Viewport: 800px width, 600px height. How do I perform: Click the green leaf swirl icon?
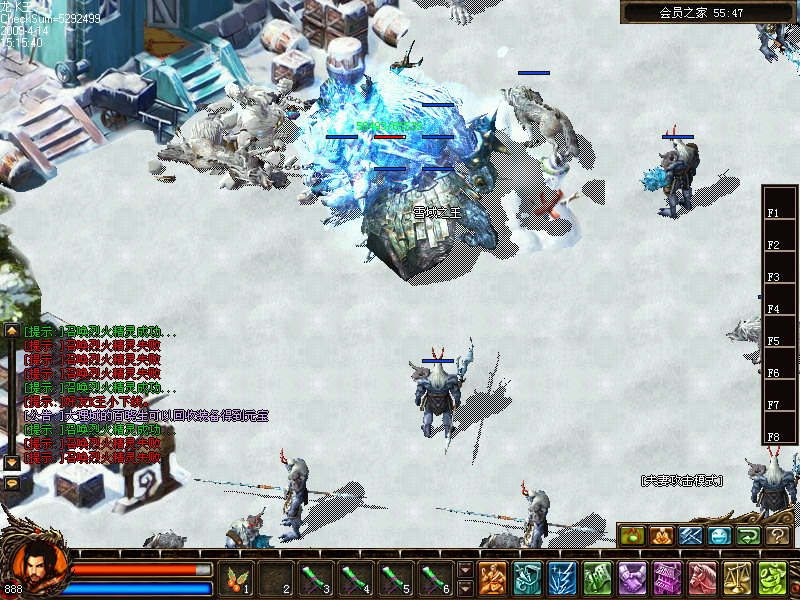pos(771,577)
